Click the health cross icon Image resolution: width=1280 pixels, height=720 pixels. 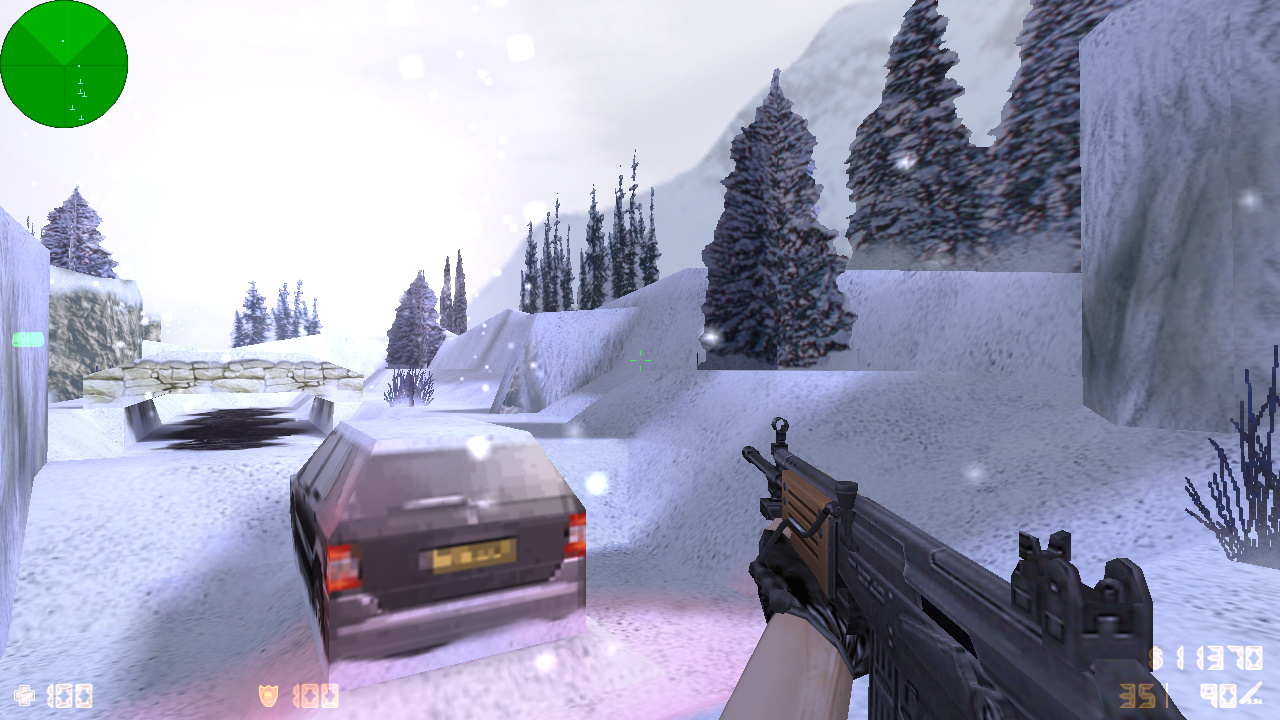pyautogui.click(x=25, y=694)
